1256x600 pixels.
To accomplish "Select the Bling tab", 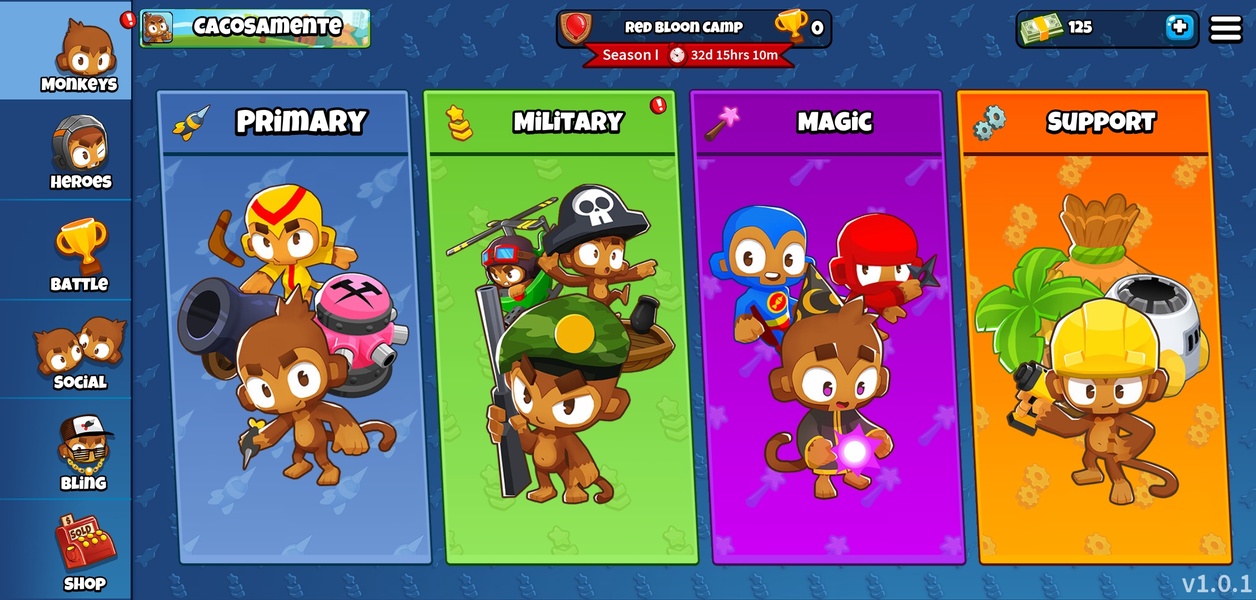I will point(82,453).
